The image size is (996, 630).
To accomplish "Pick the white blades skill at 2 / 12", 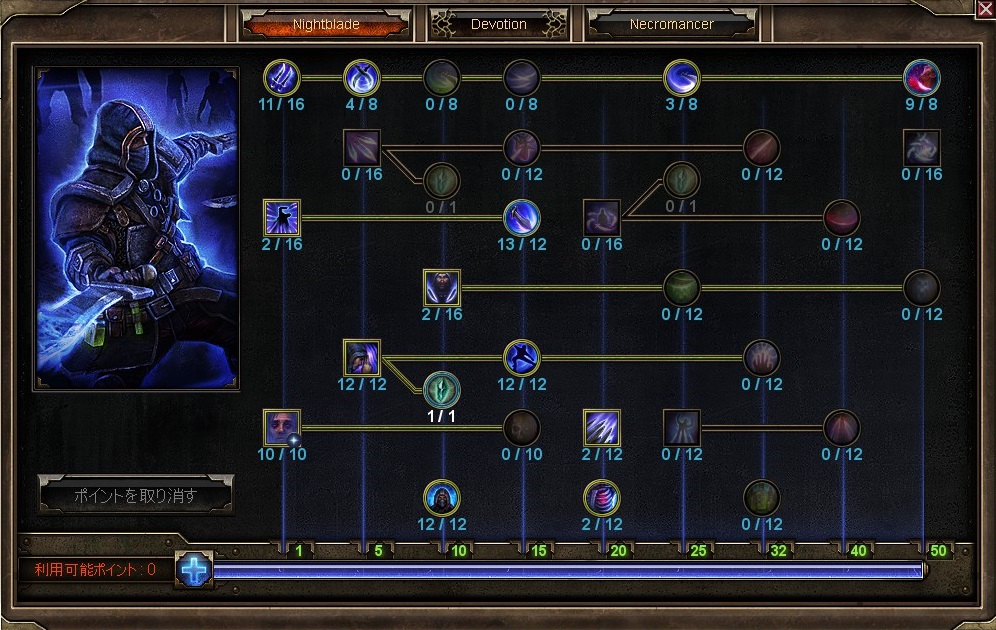I will (602, 427).
